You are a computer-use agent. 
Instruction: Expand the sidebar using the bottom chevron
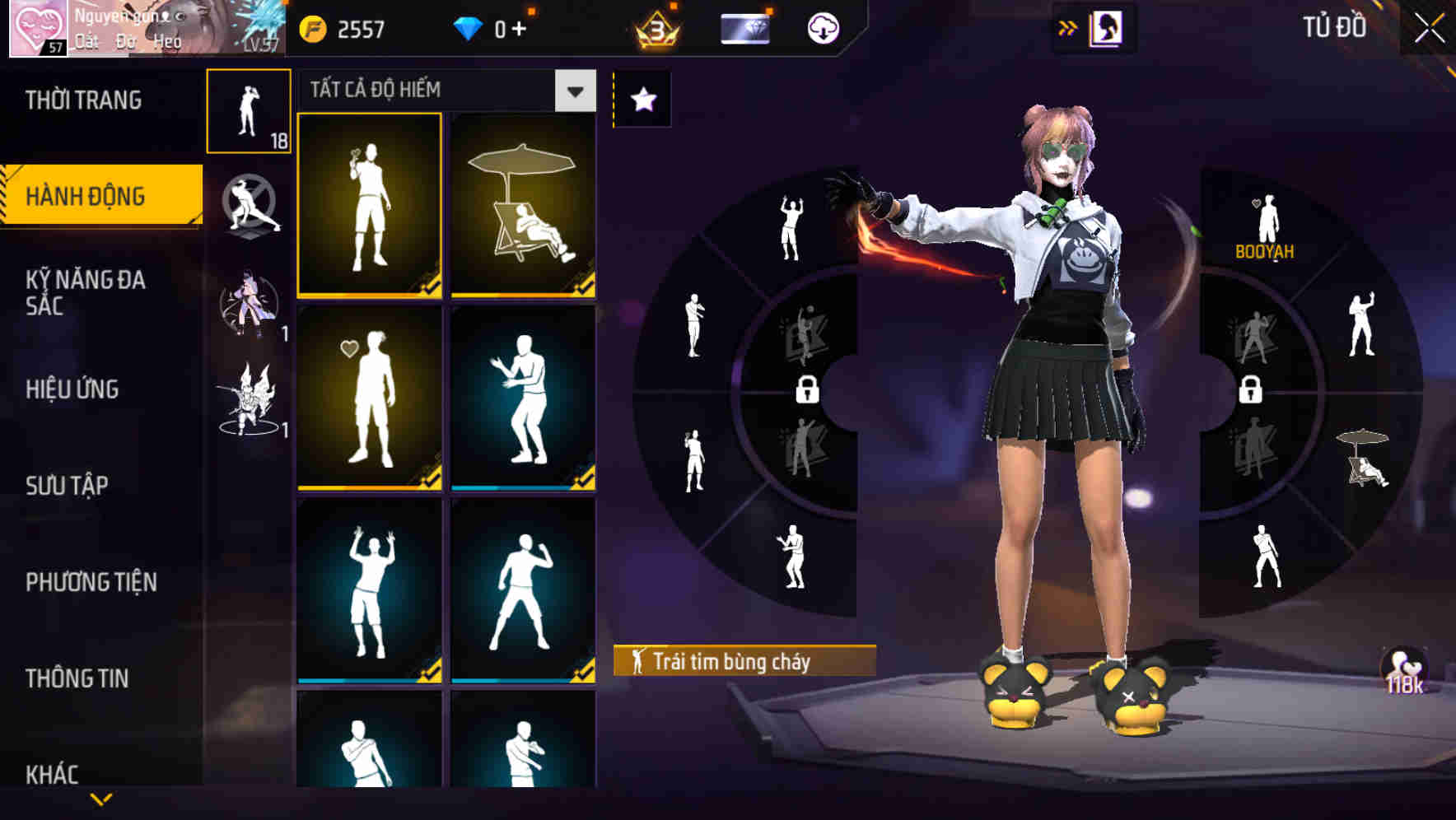click(100, 797)
